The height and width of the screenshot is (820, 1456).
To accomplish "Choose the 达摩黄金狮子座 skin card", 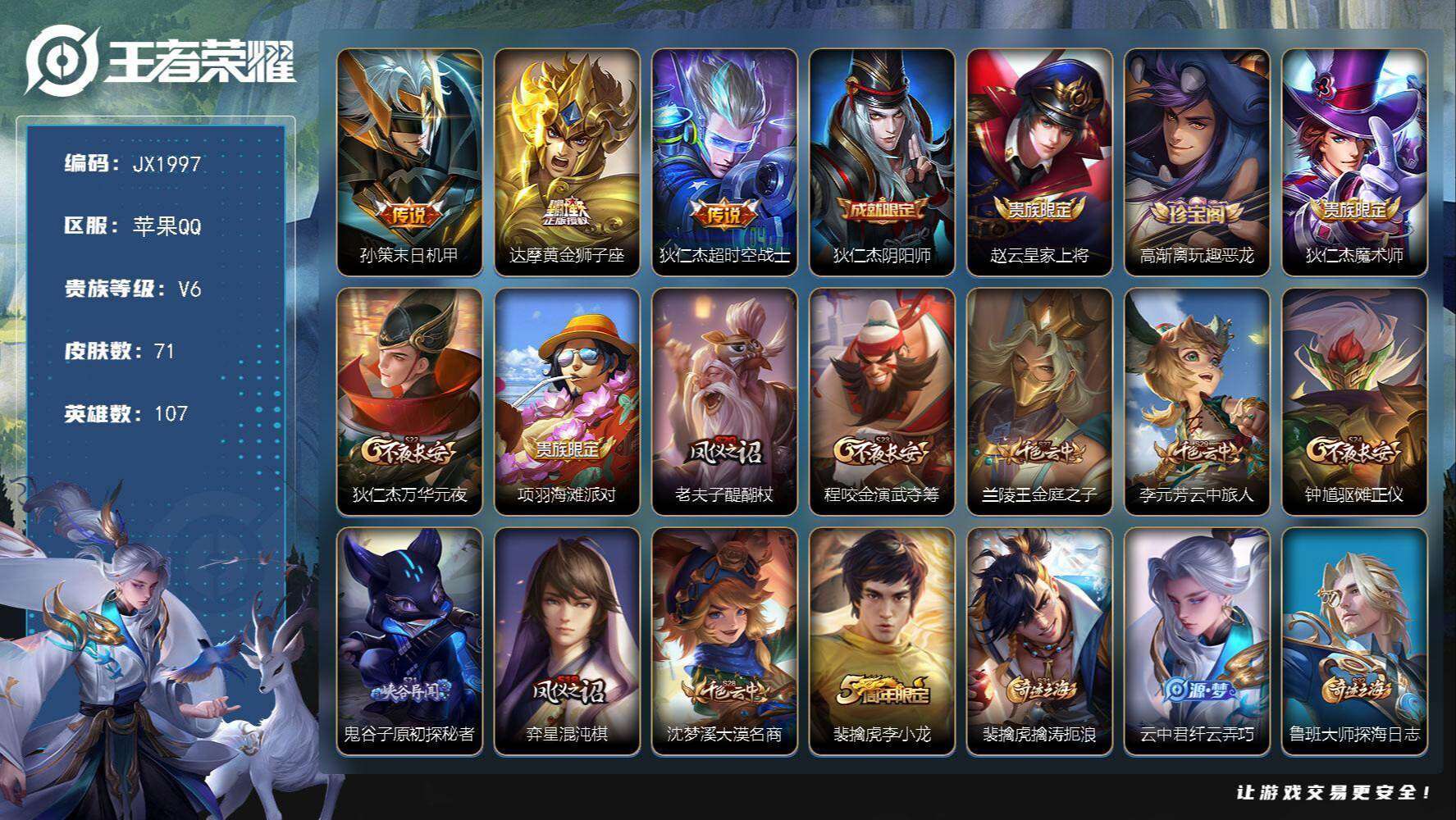I will tap(567, 162).
